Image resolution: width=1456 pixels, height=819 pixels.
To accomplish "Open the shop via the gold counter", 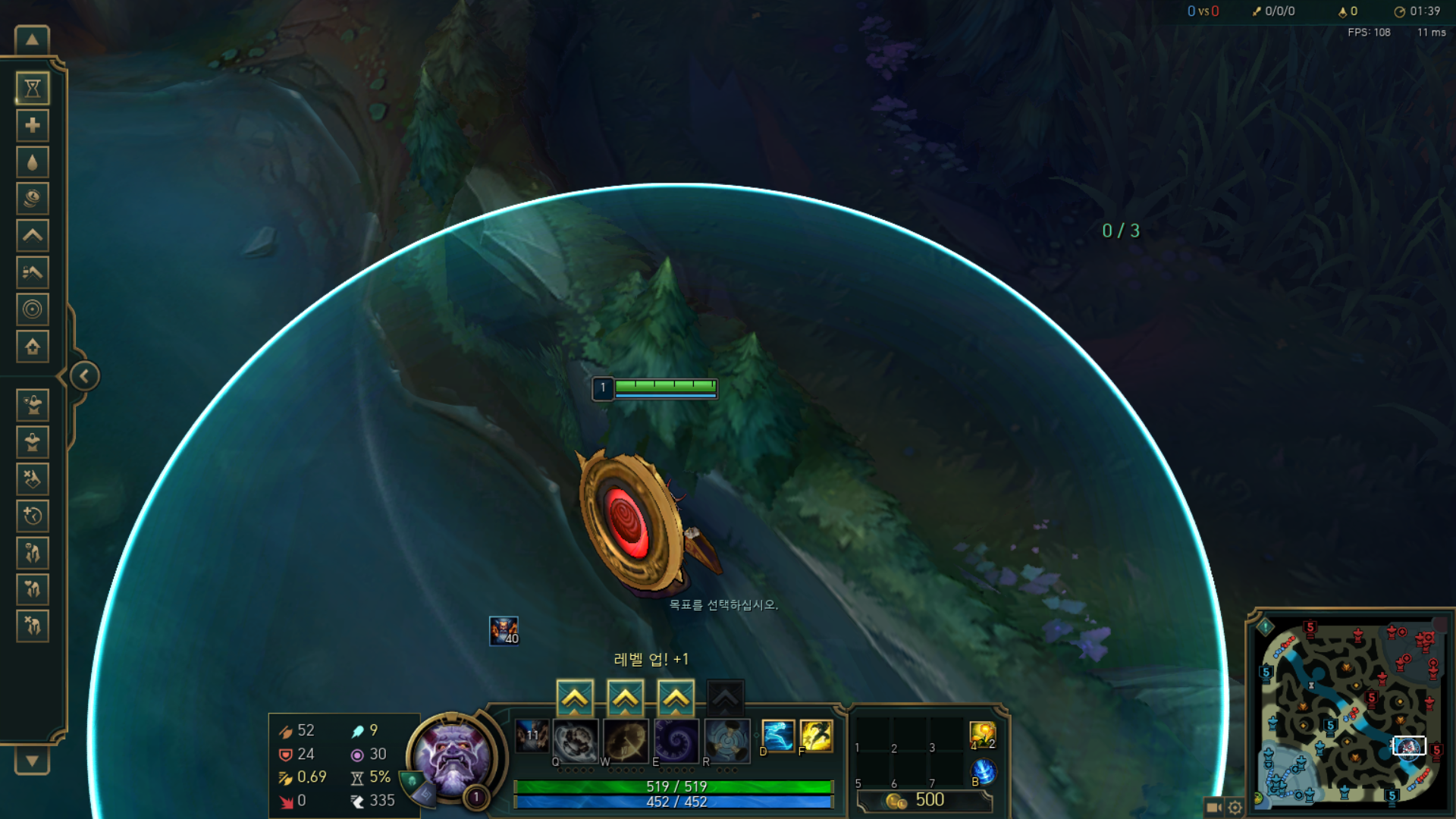I will coord(924,800).
